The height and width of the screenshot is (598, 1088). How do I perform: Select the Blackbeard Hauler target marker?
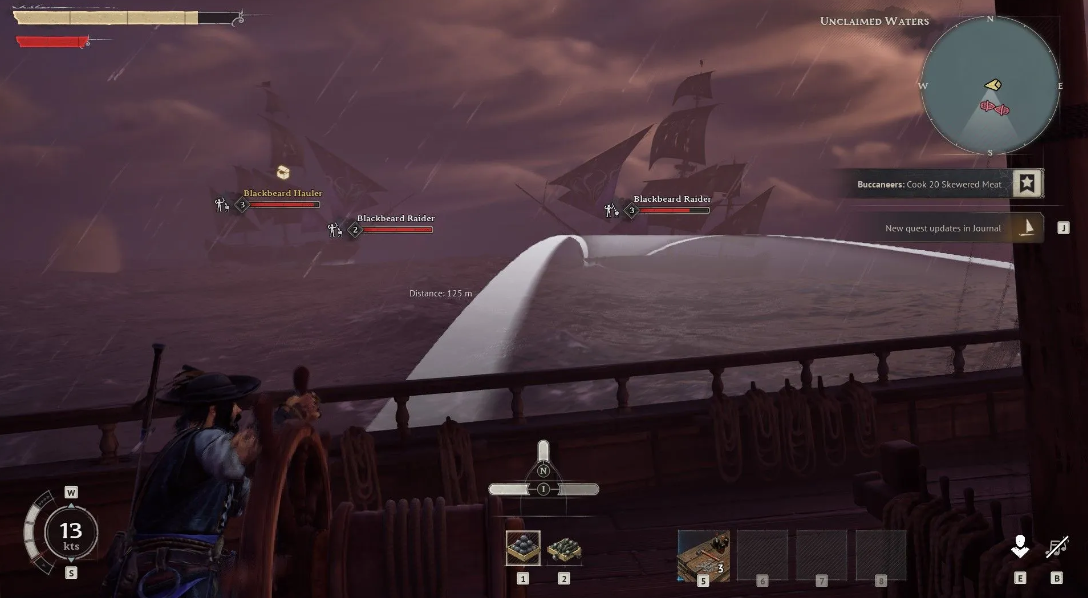tap(282, 194)
